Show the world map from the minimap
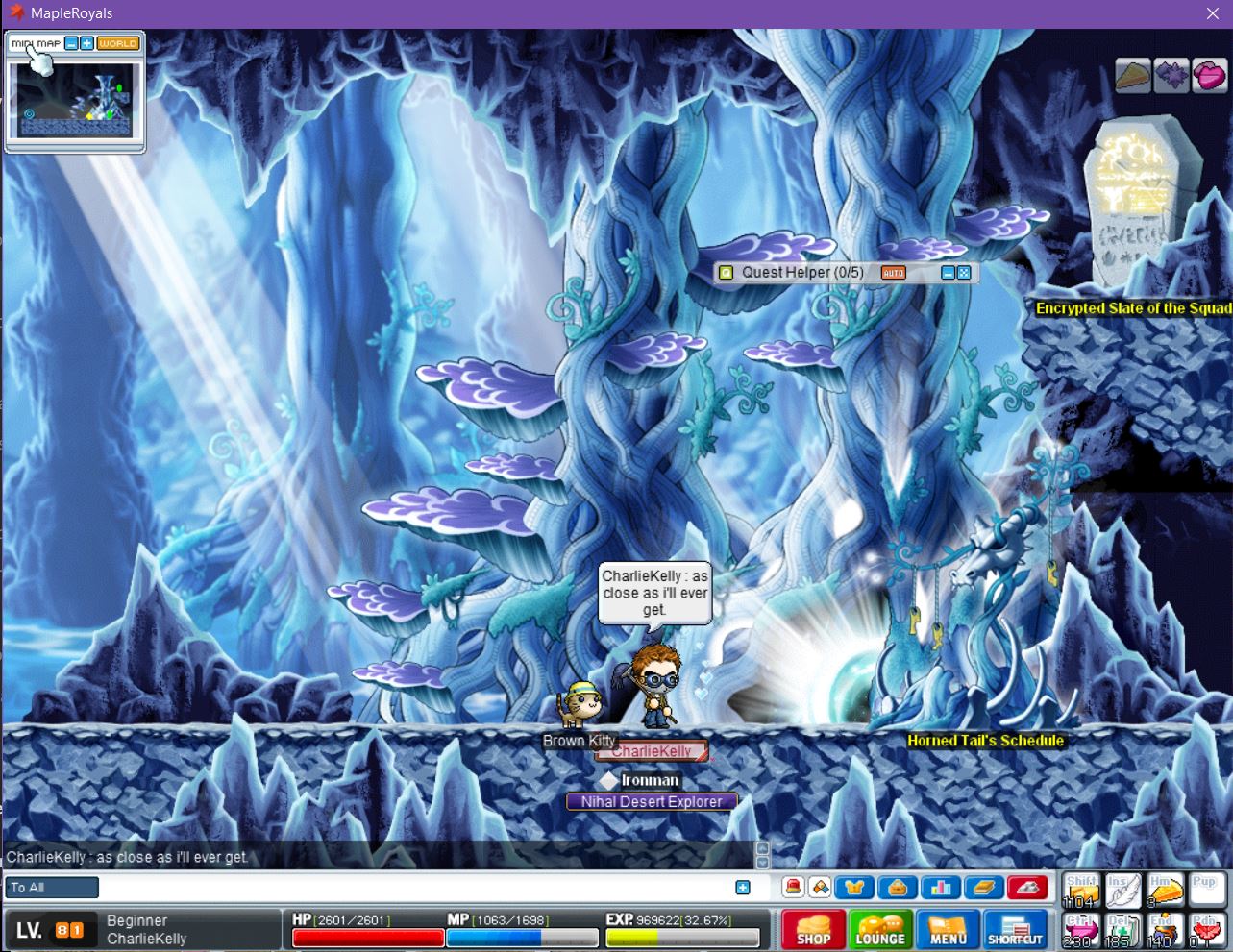Image resolution: width=1233 pixels, height=952 pixels. 118,43
